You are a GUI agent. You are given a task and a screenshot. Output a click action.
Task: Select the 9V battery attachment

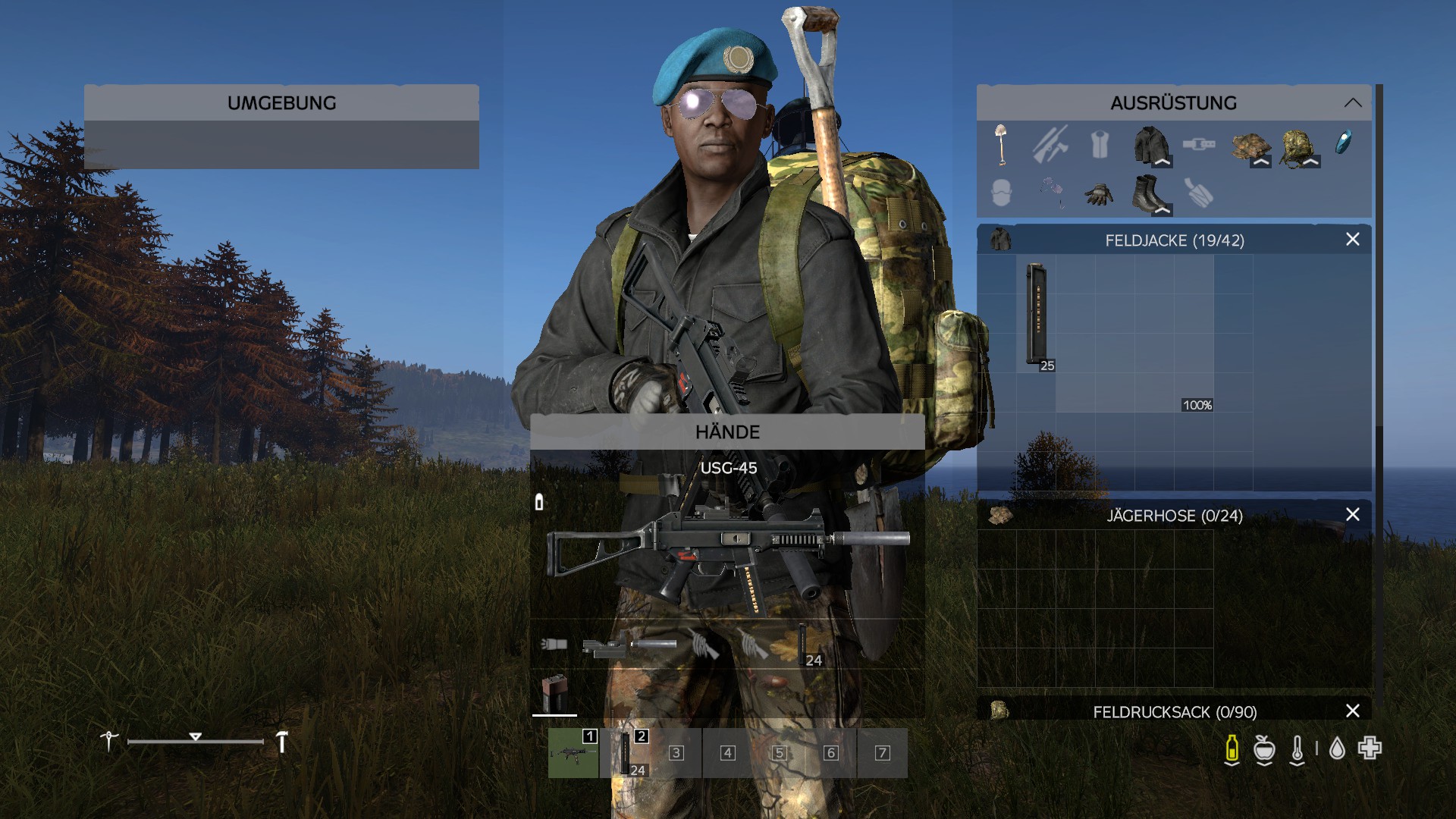click(554, 692)
